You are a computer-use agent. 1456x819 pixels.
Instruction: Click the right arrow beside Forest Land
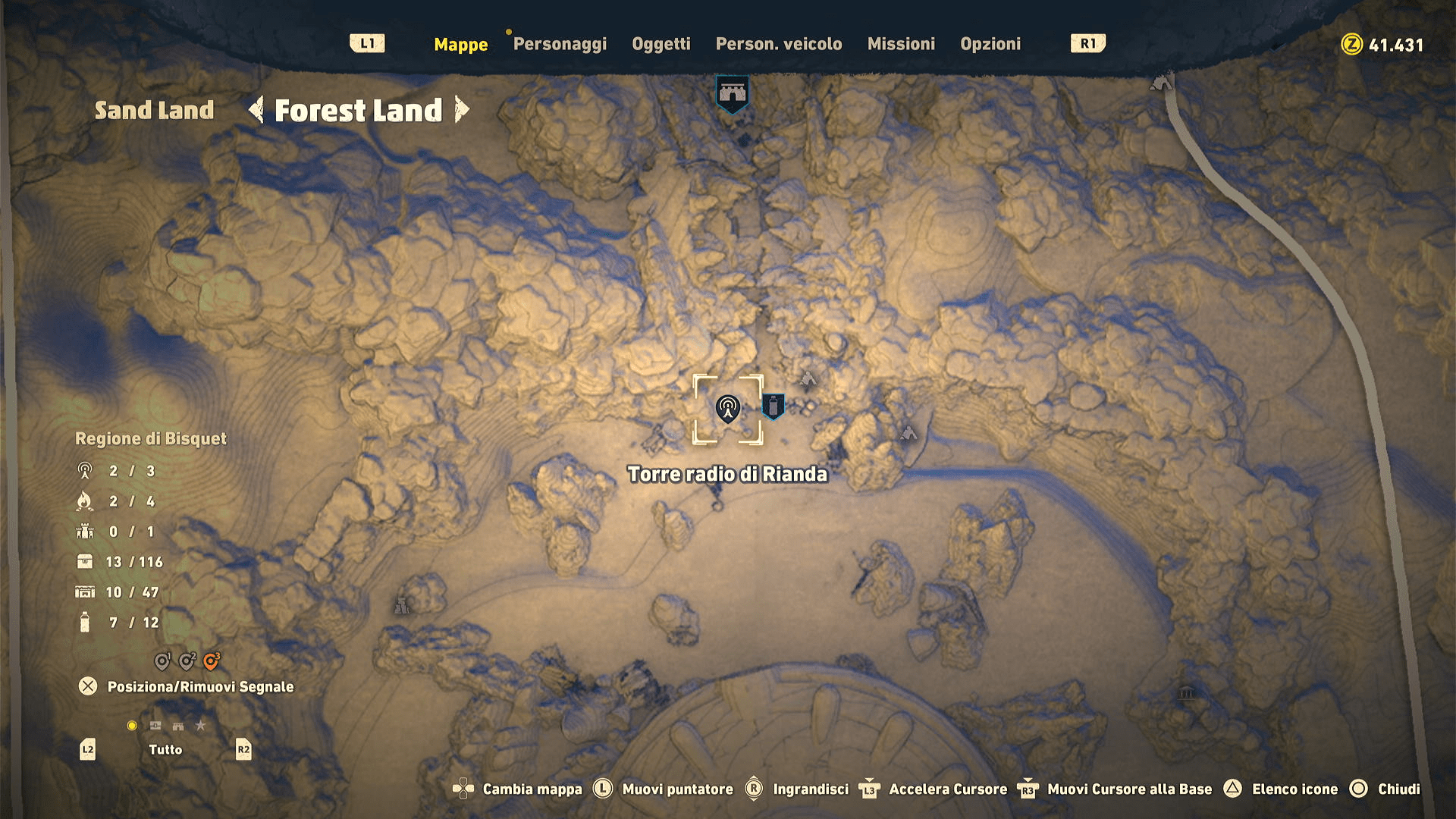click(x=461, y=110)
